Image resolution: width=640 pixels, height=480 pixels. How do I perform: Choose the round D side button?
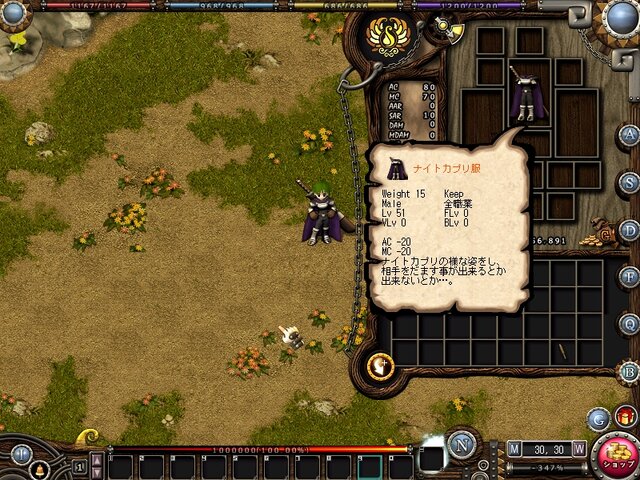[x=629, y=229]
